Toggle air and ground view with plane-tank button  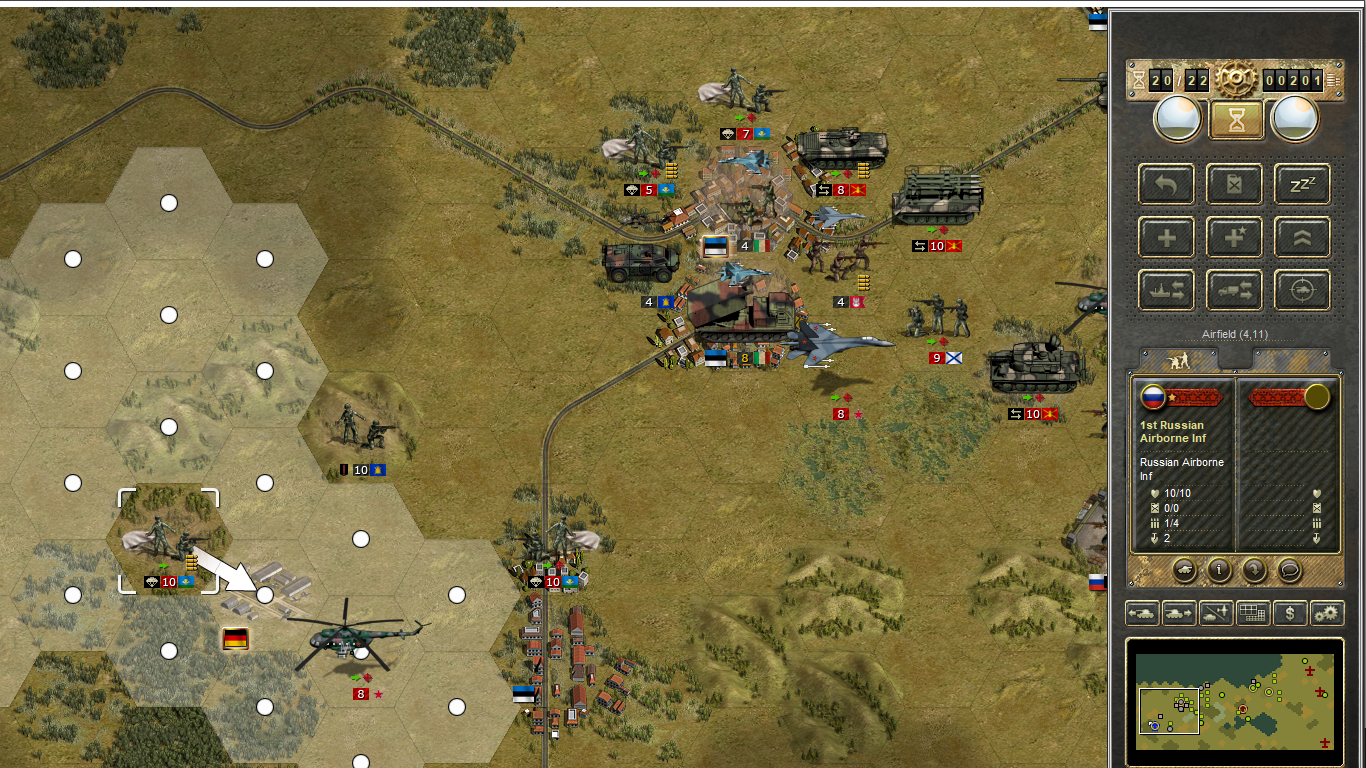[1216, 613]
